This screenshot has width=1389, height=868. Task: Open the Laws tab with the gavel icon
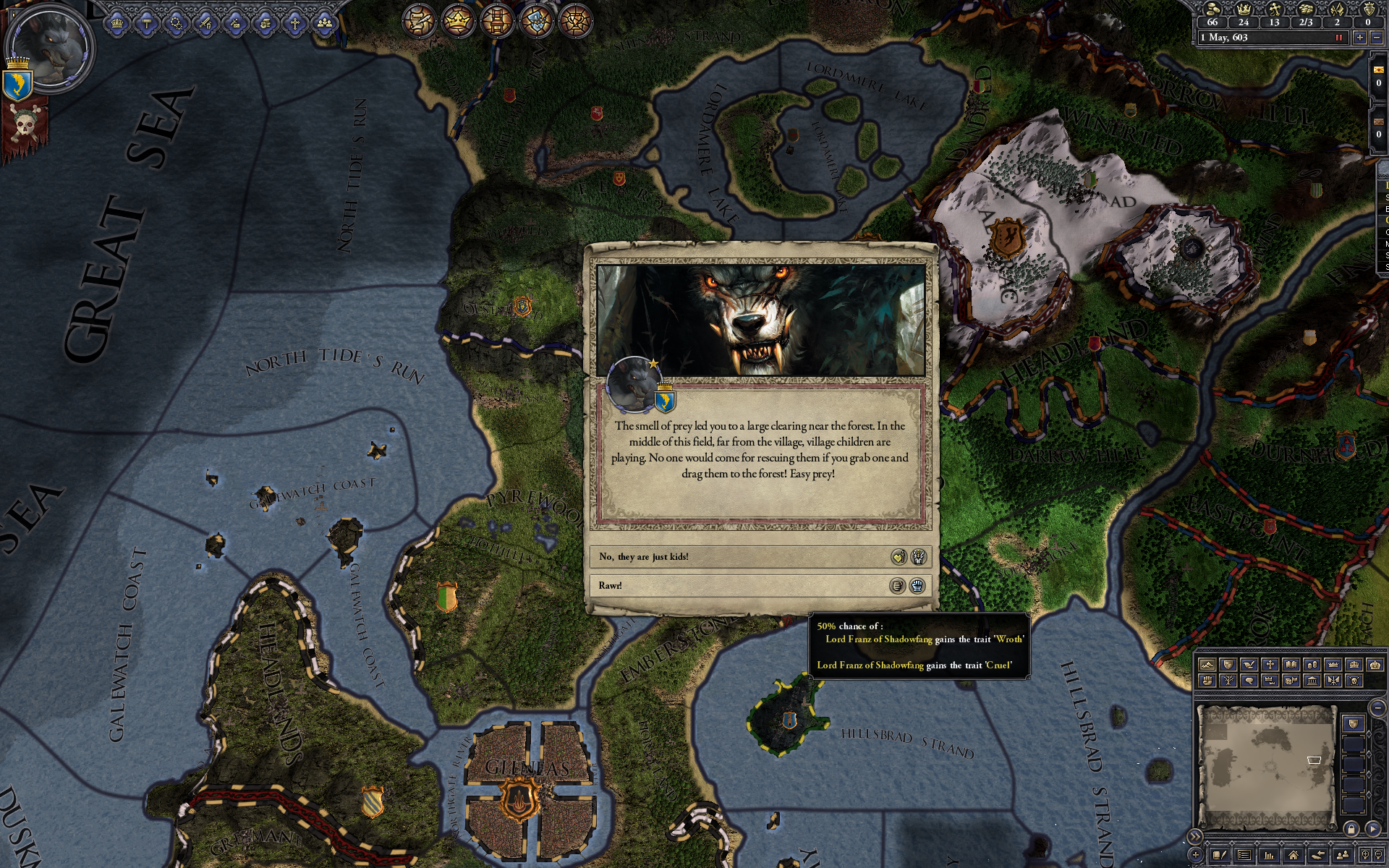coord(147,23)
